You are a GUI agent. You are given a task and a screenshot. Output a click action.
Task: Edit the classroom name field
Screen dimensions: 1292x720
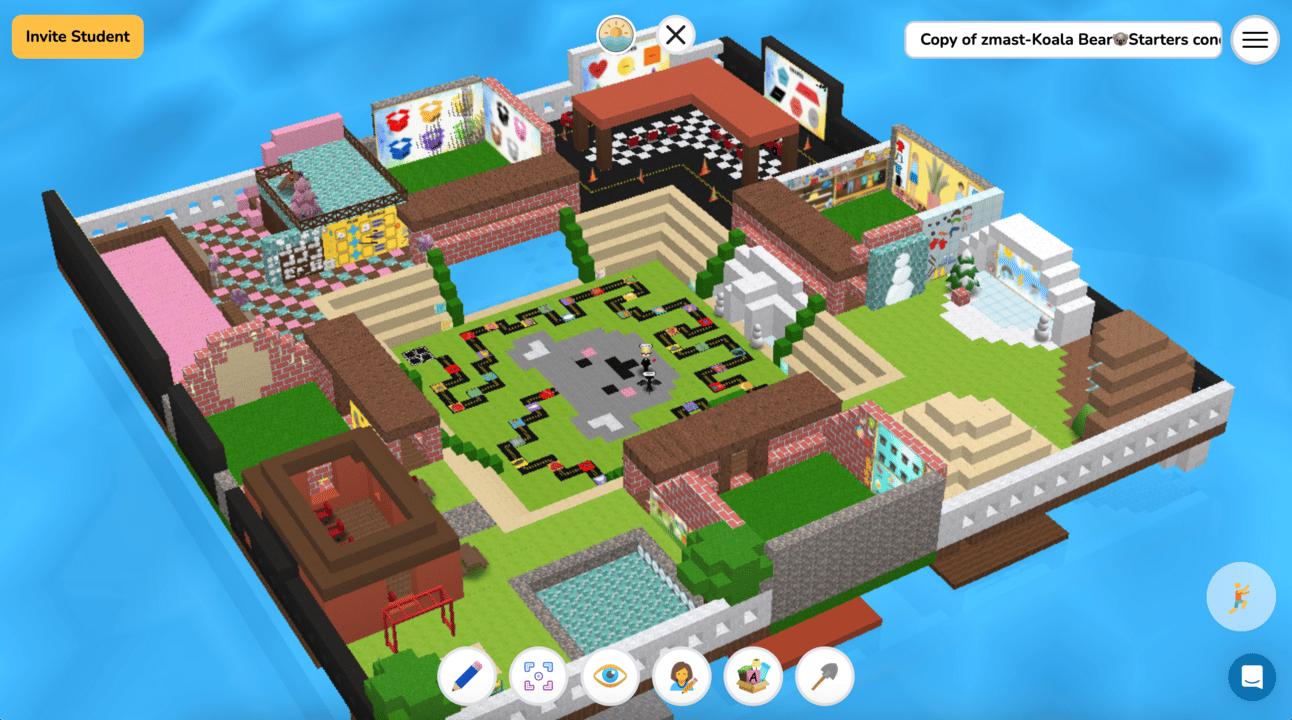click(1063, 40)
